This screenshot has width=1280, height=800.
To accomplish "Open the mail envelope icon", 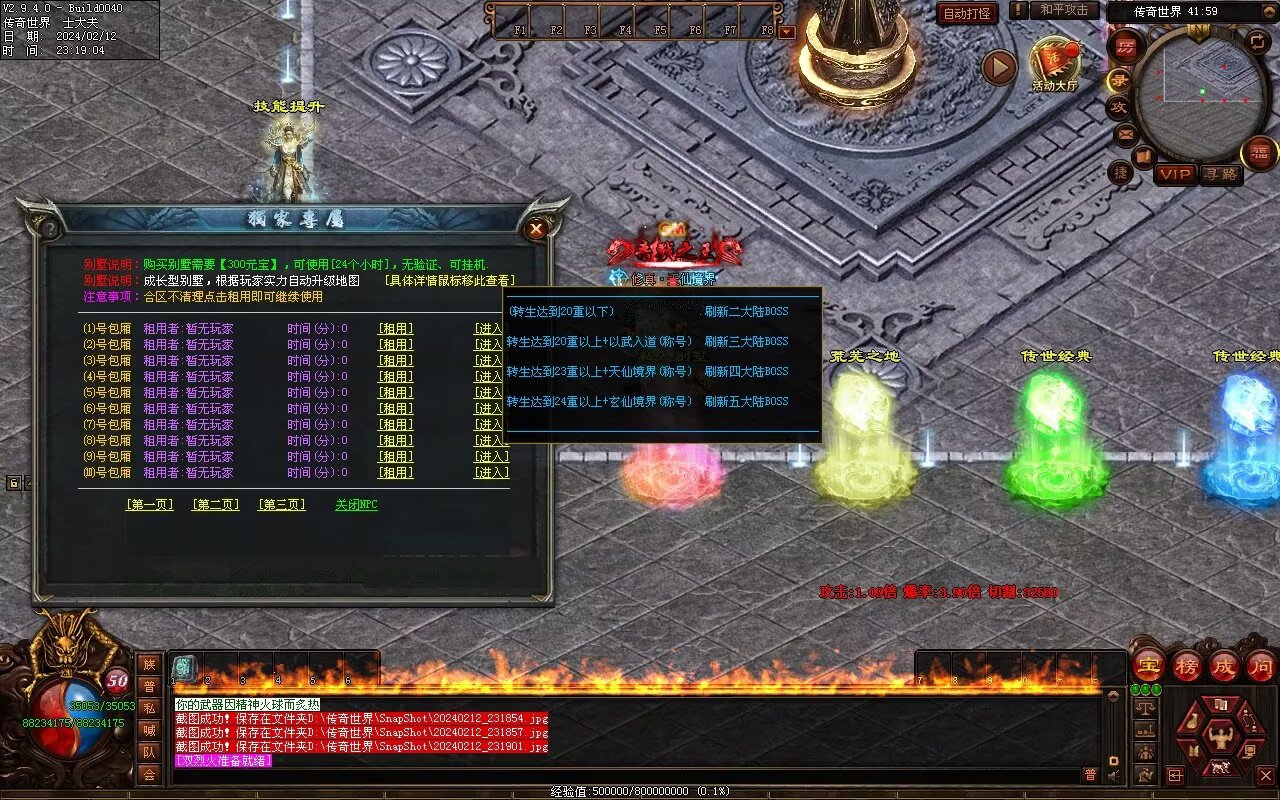I will pos(1126,133).
